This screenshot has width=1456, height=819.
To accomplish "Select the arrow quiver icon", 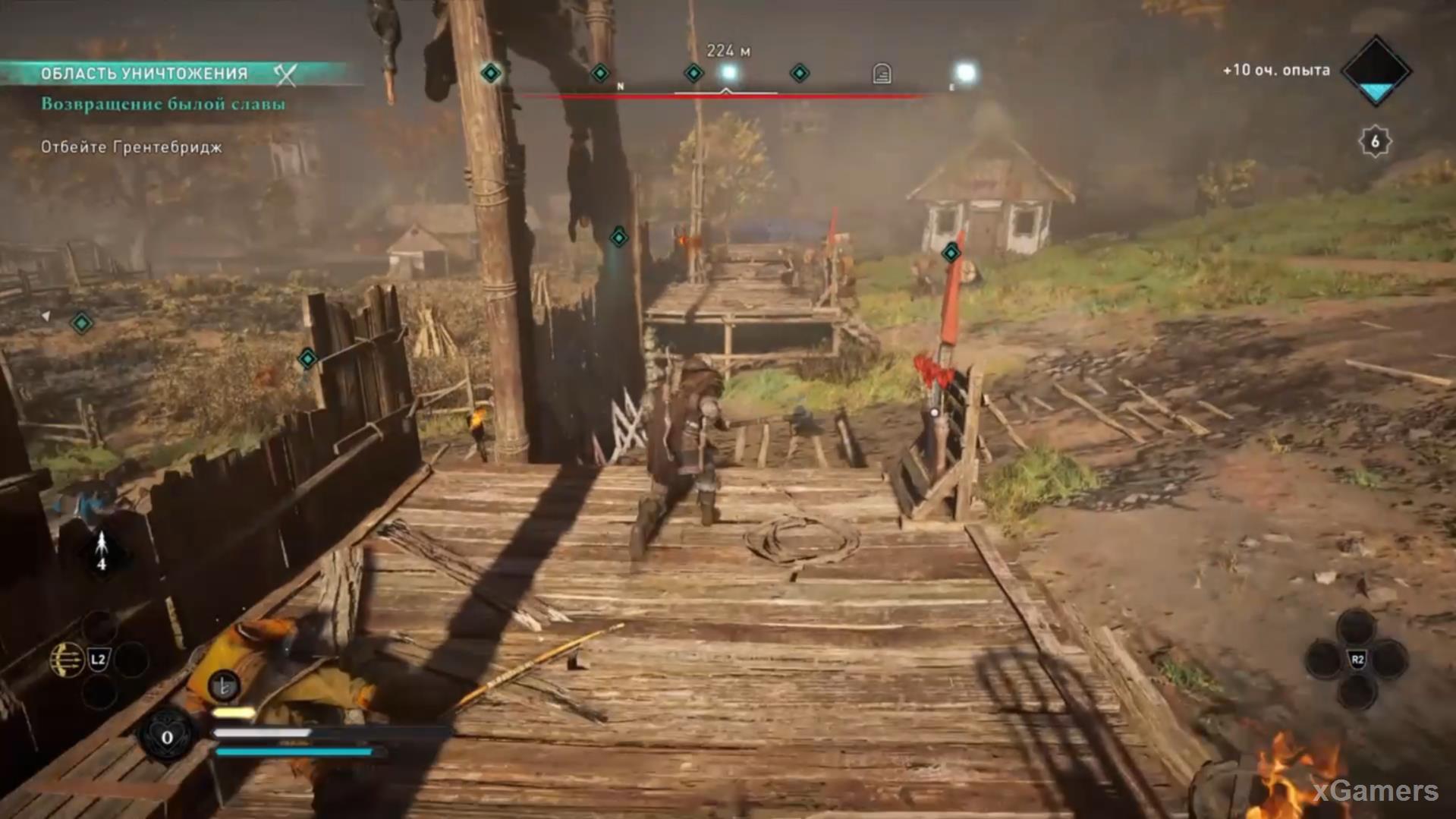I will [102, 551].
